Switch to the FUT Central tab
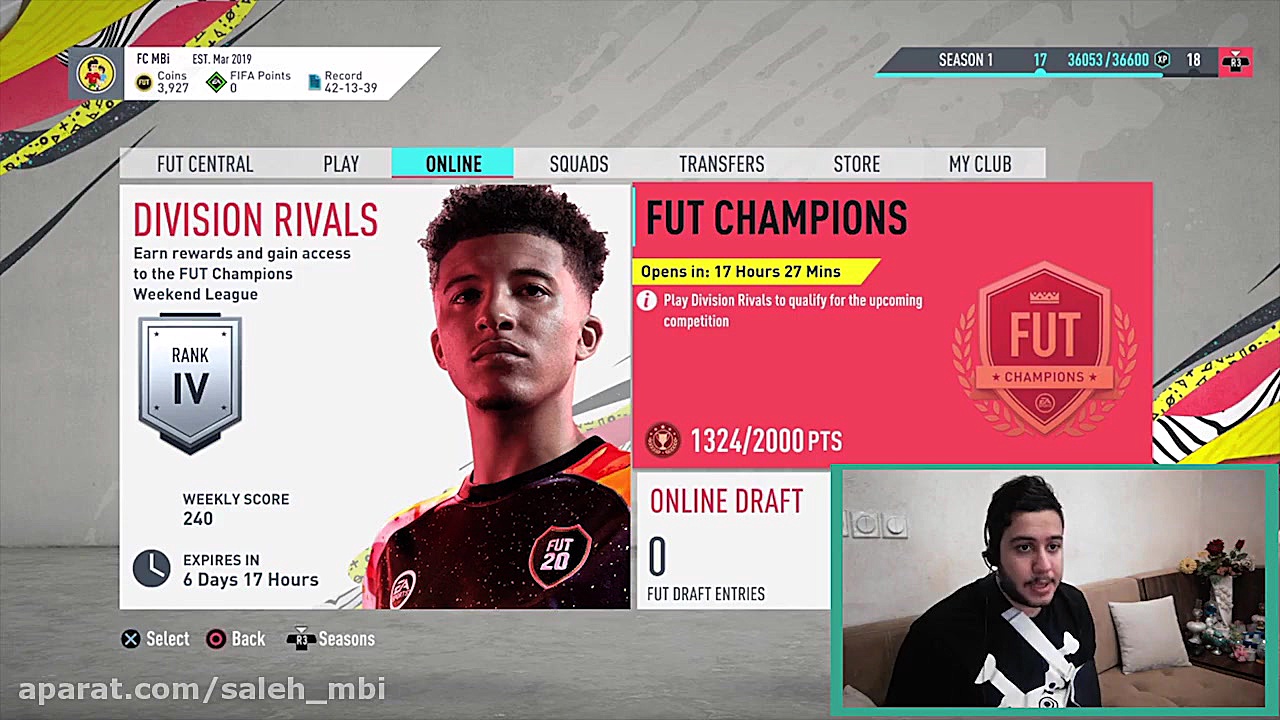 pos(205,164)
